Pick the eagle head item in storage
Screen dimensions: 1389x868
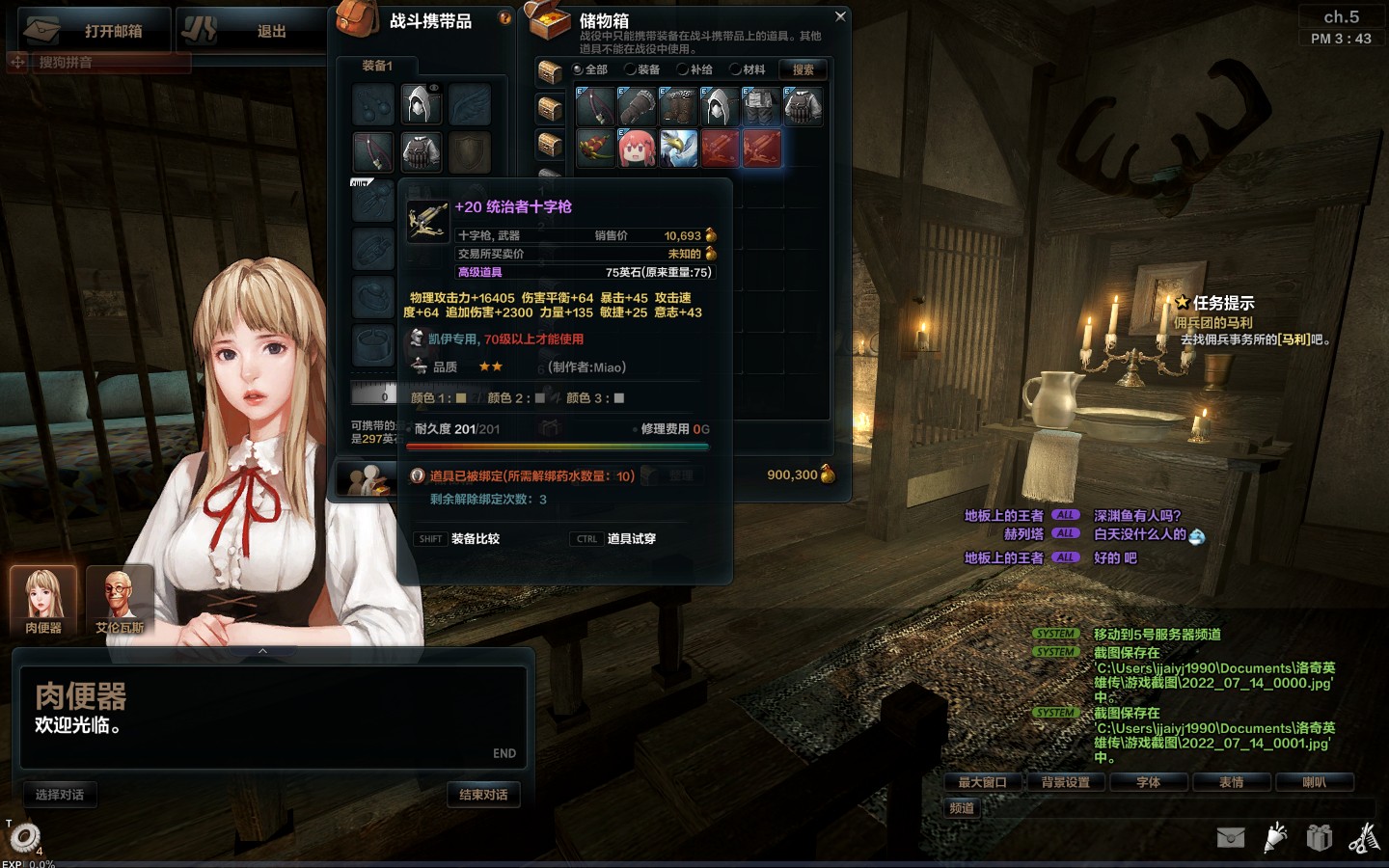[x=678, y=148]
